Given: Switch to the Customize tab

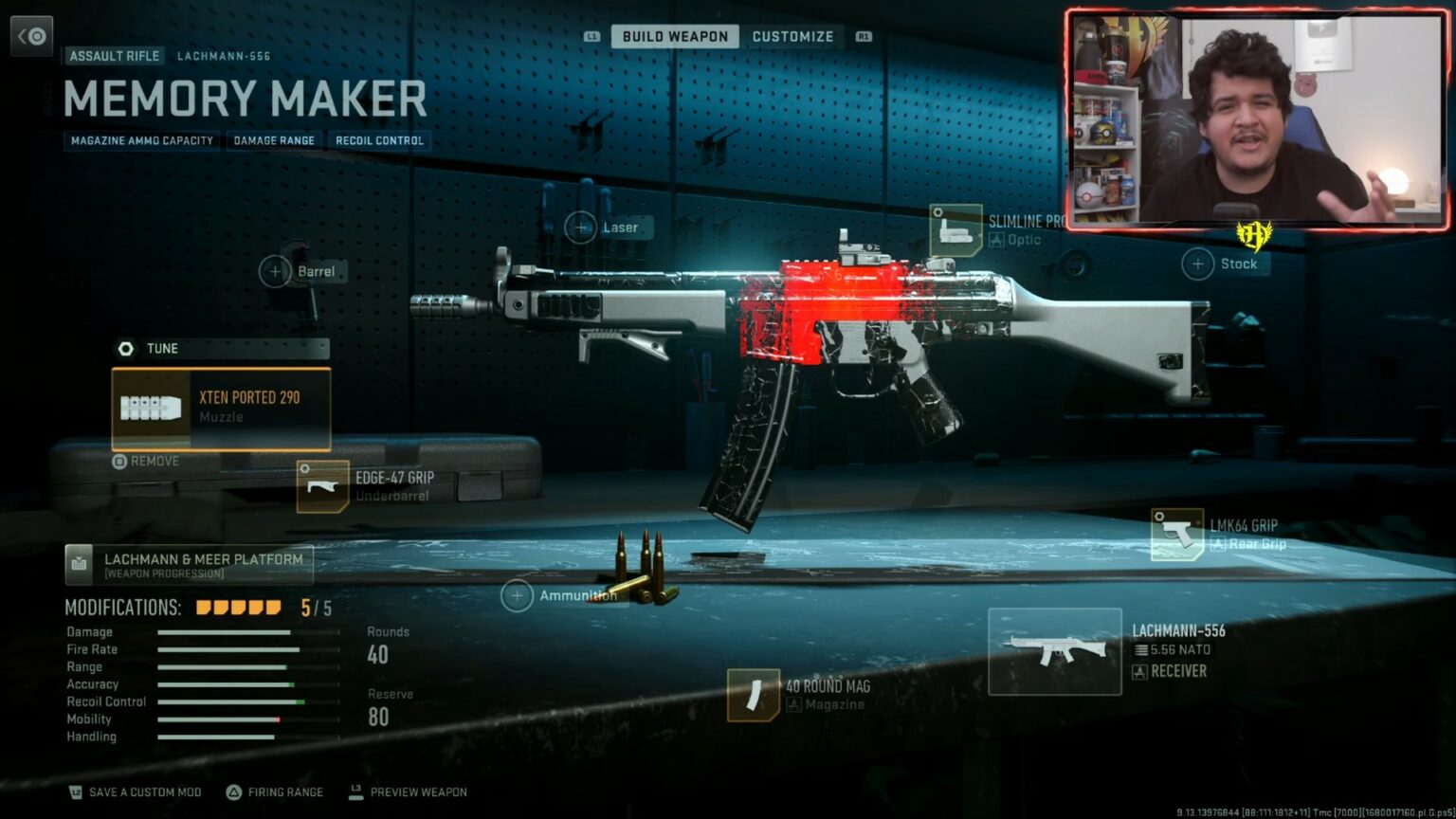Looking at the screenshot, I should 793,36.
